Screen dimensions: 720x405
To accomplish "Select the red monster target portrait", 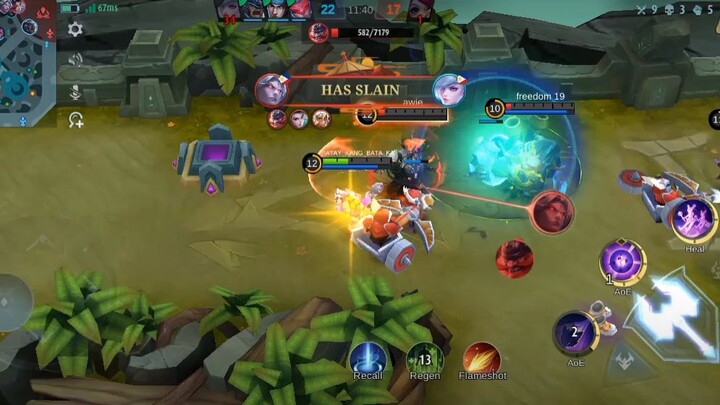I will 515,259.
